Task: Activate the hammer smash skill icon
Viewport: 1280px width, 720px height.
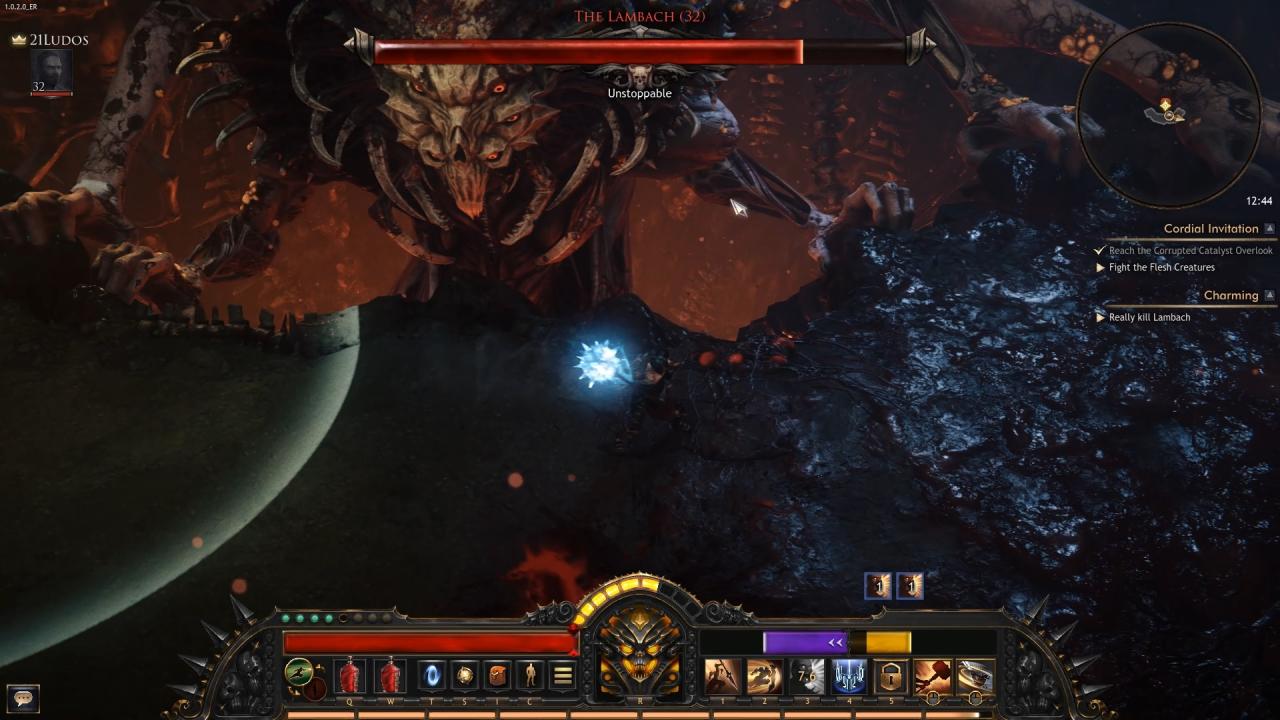Action: pyautogui.click(x=932, y=676)
